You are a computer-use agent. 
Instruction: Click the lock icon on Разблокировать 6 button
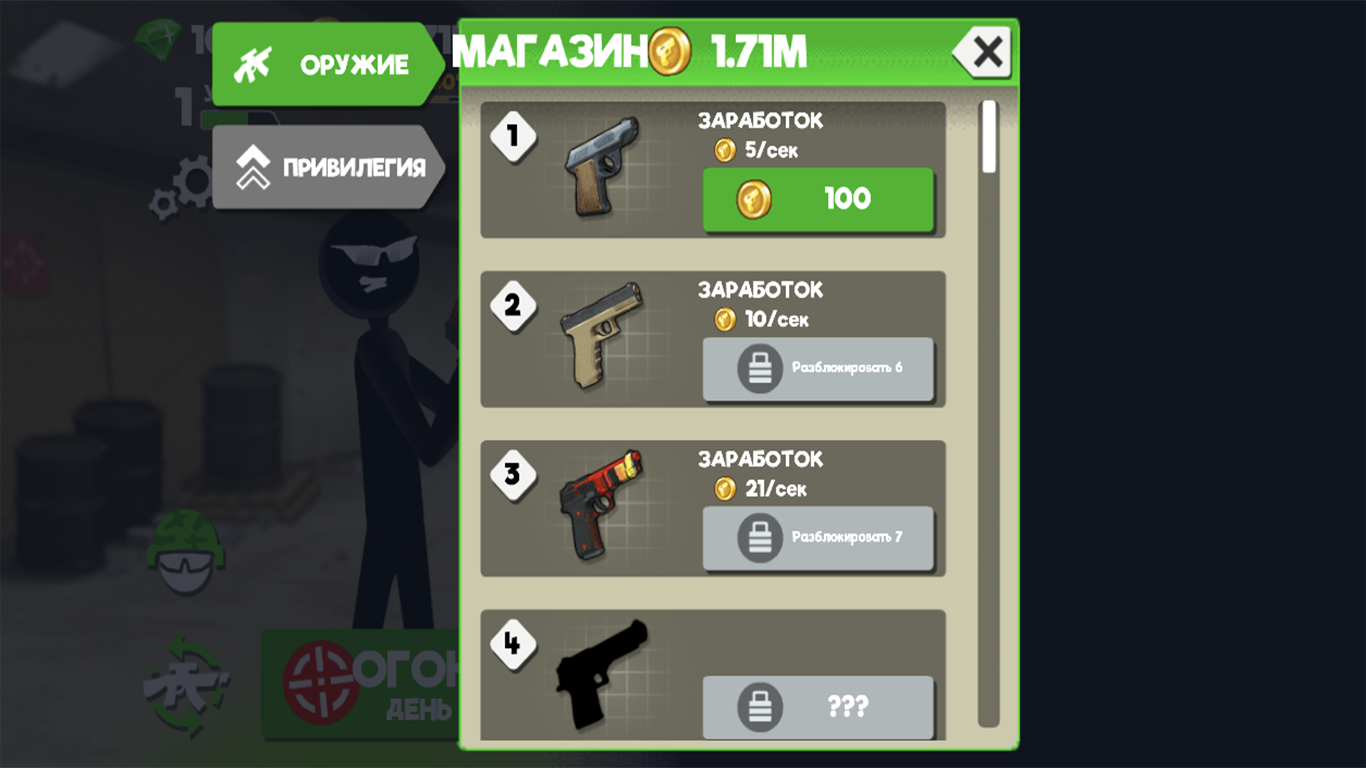(762, 368)
